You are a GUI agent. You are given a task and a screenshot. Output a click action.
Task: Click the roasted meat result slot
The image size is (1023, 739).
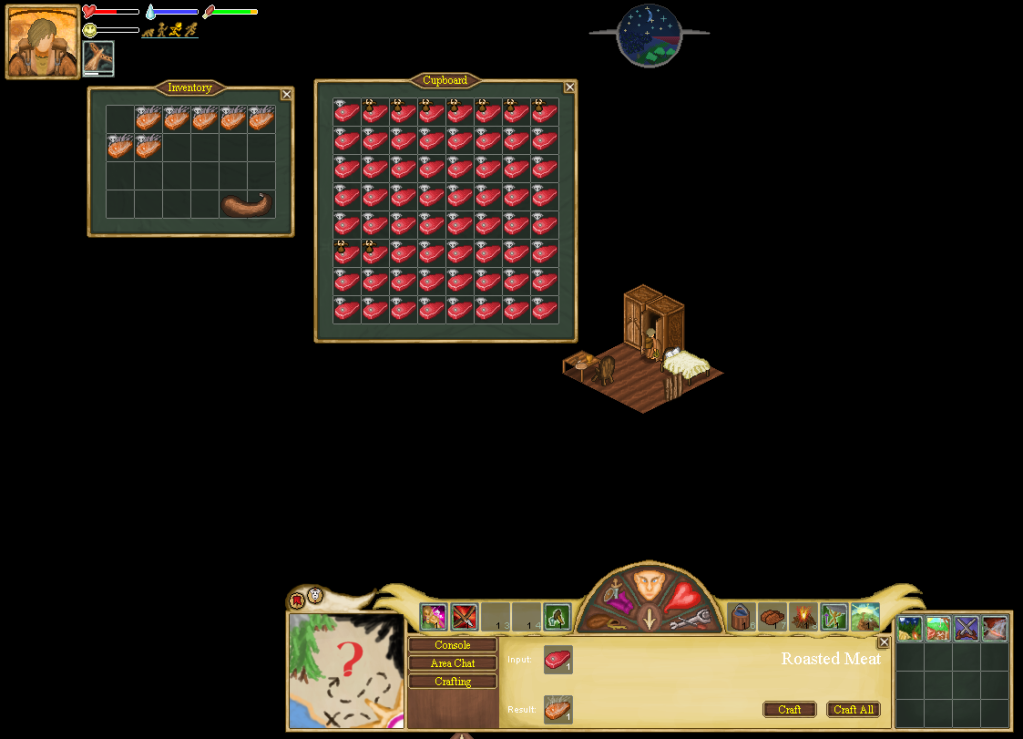click(x=558, y=709)
